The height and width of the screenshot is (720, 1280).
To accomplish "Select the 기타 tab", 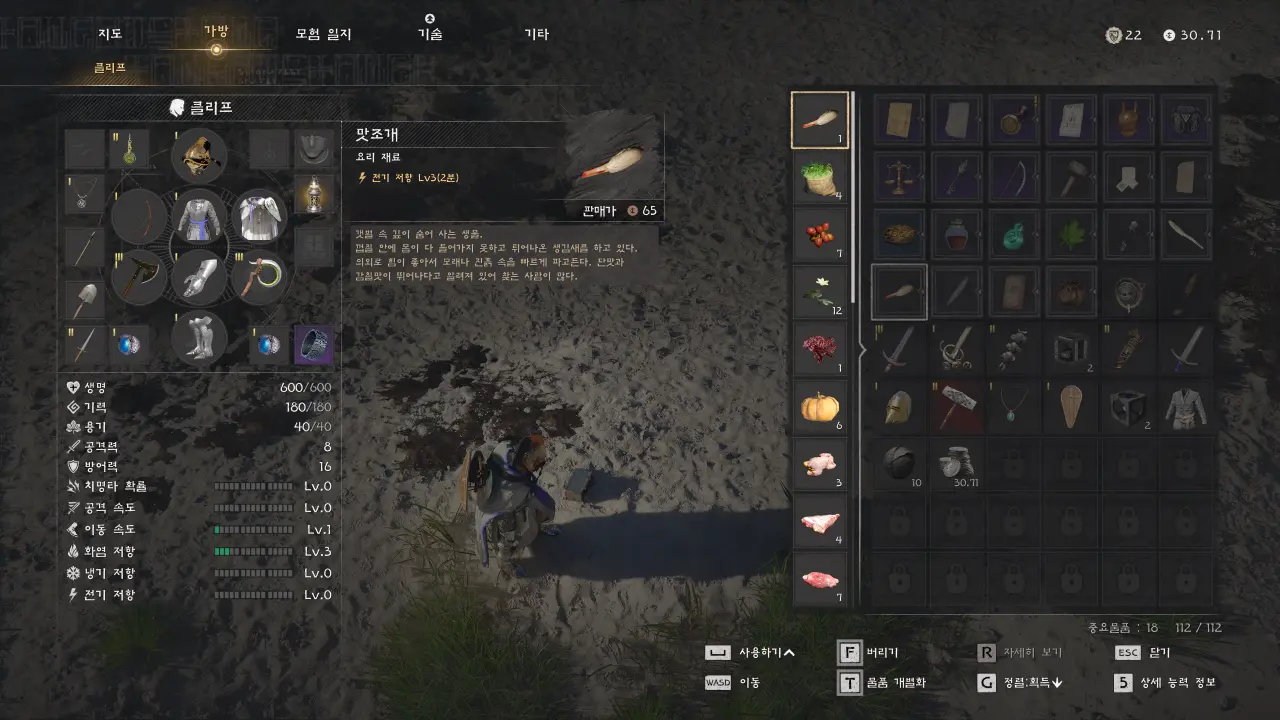I will point(537,34).
